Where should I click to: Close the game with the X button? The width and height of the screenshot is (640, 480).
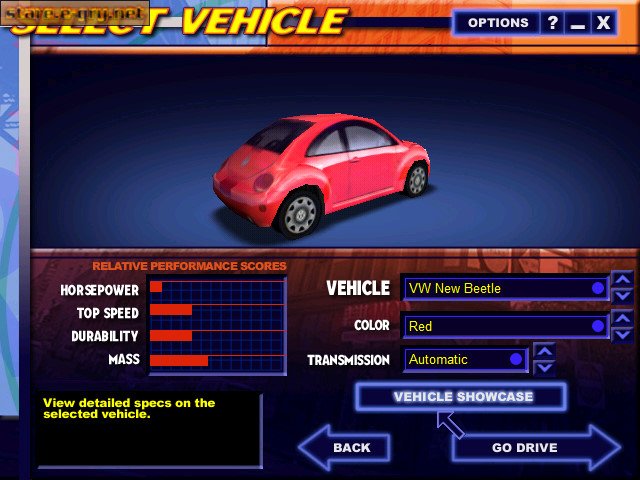[x=603, y=22]
